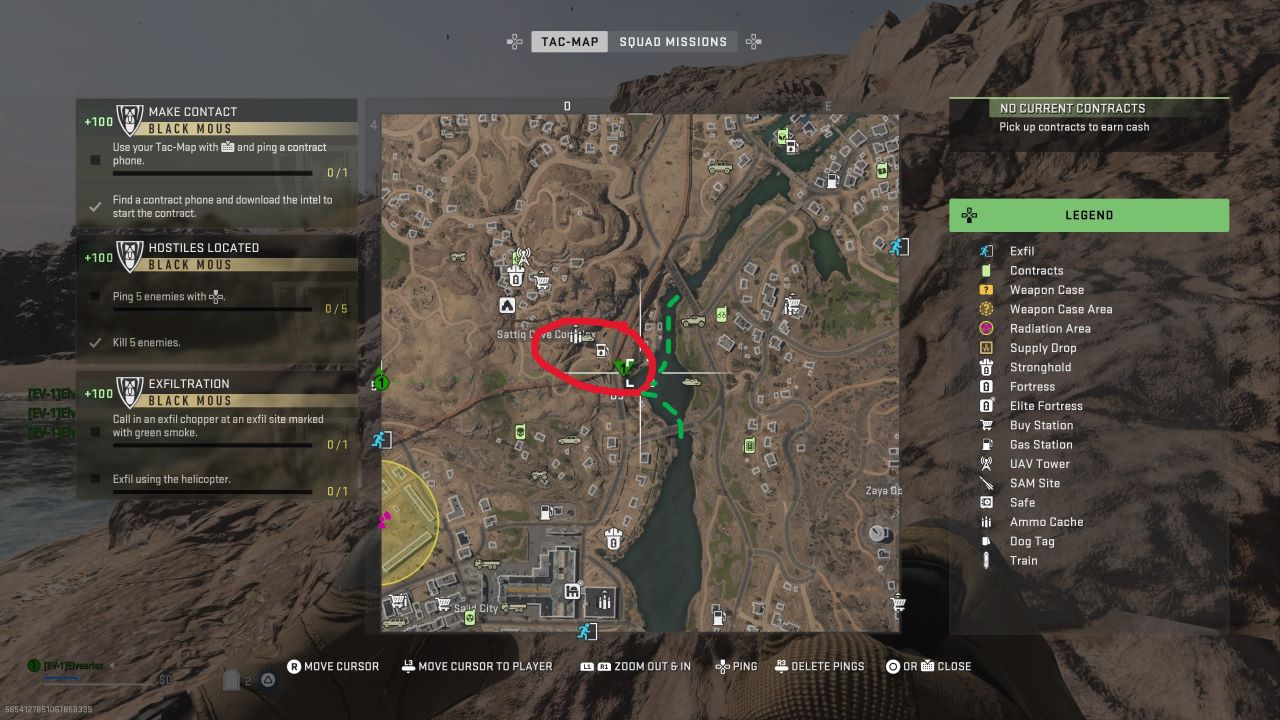Click the Make Contact objective progress bar
This screenshot has width=1280, height=720.
point(215,173)
